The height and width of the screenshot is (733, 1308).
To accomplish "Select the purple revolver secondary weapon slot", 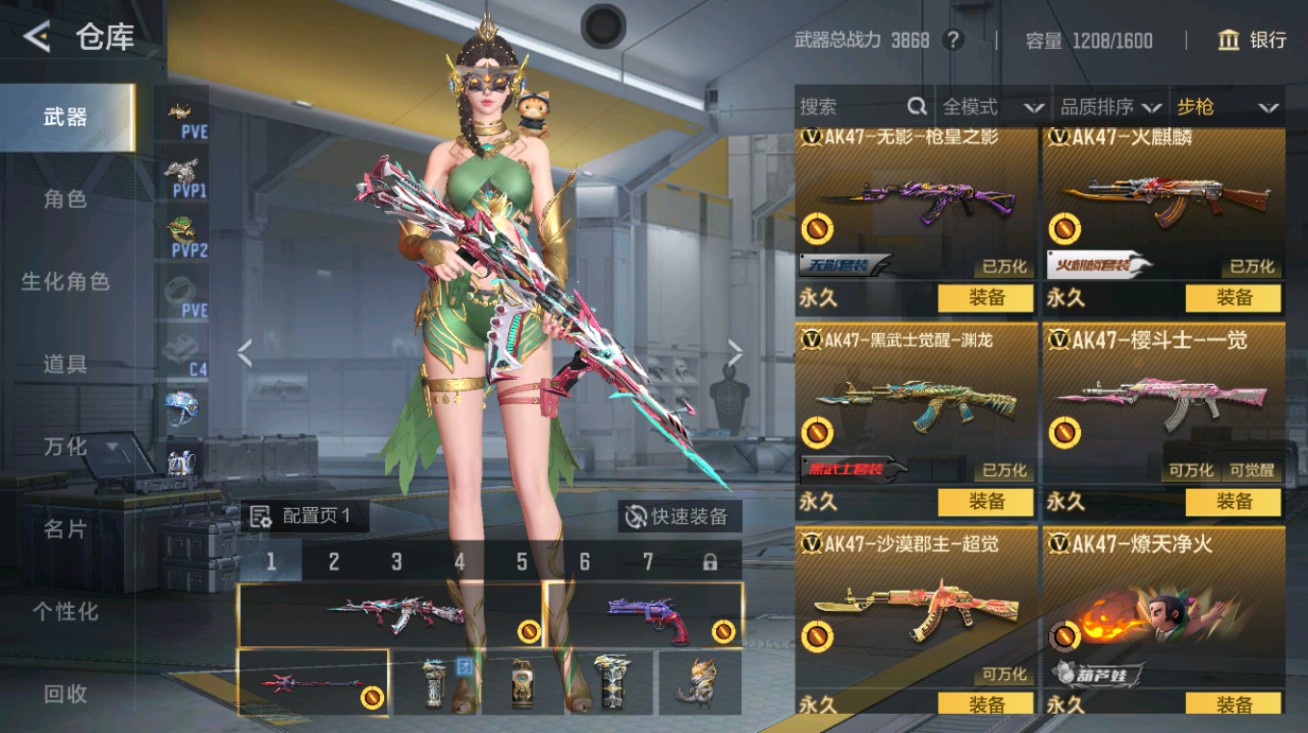I will point(644,614).
